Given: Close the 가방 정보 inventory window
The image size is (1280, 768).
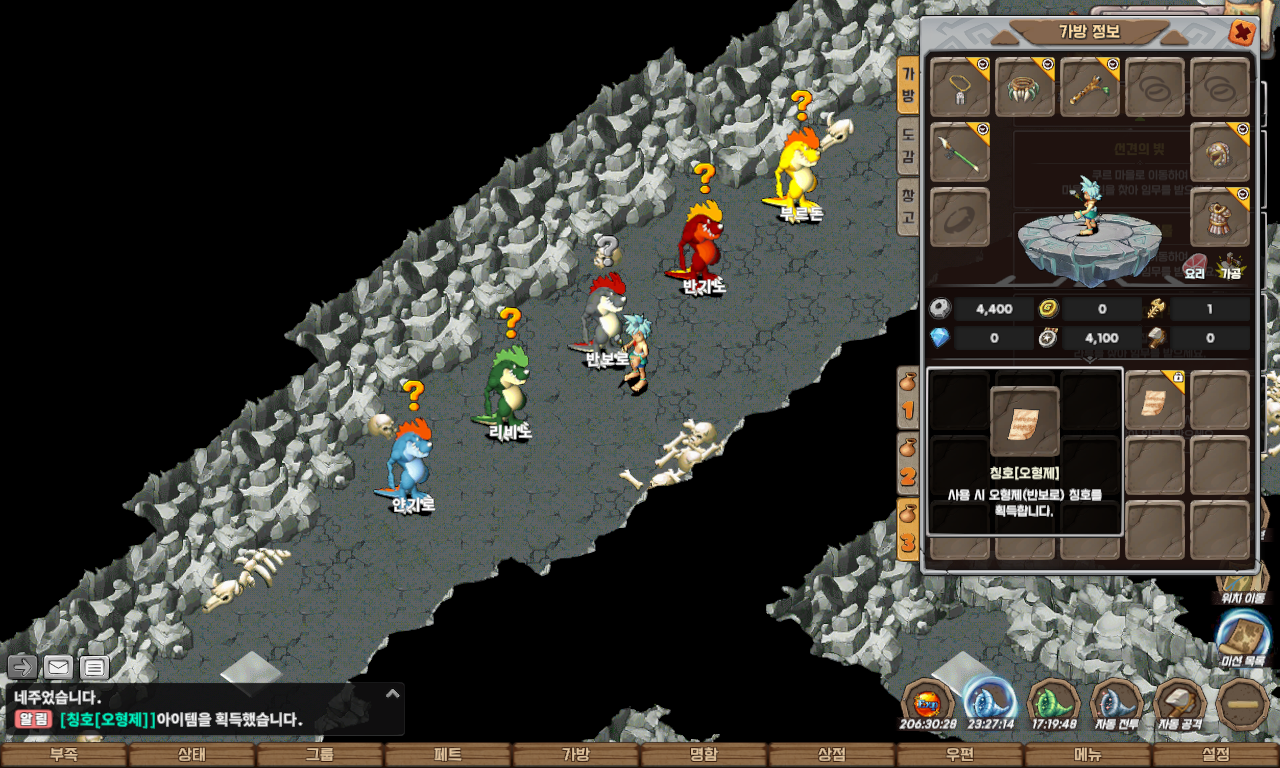Looking at the screenshot, I should pos(1242,32).
